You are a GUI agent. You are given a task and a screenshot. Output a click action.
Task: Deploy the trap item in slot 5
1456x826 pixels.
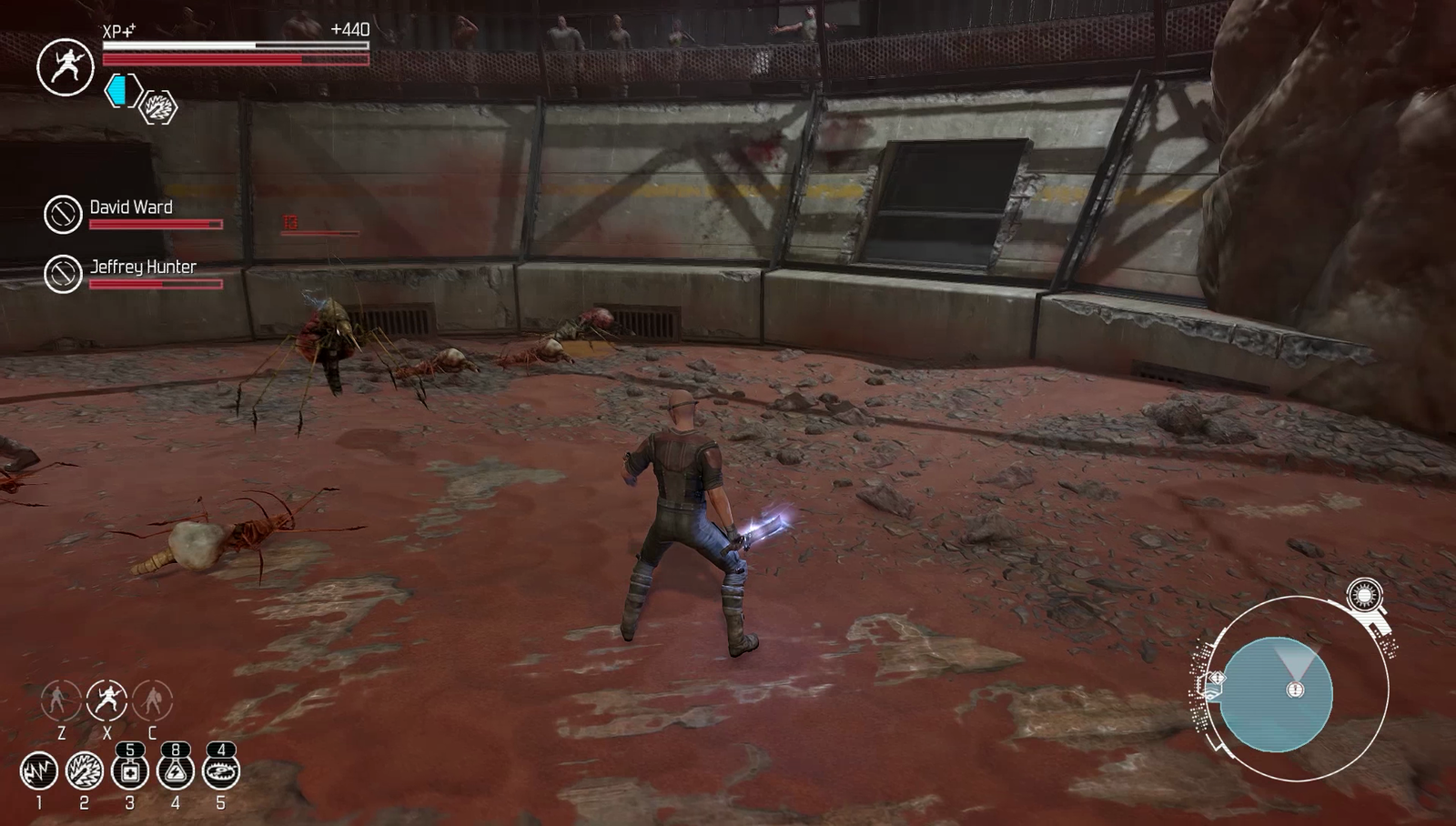pos(220,771)
